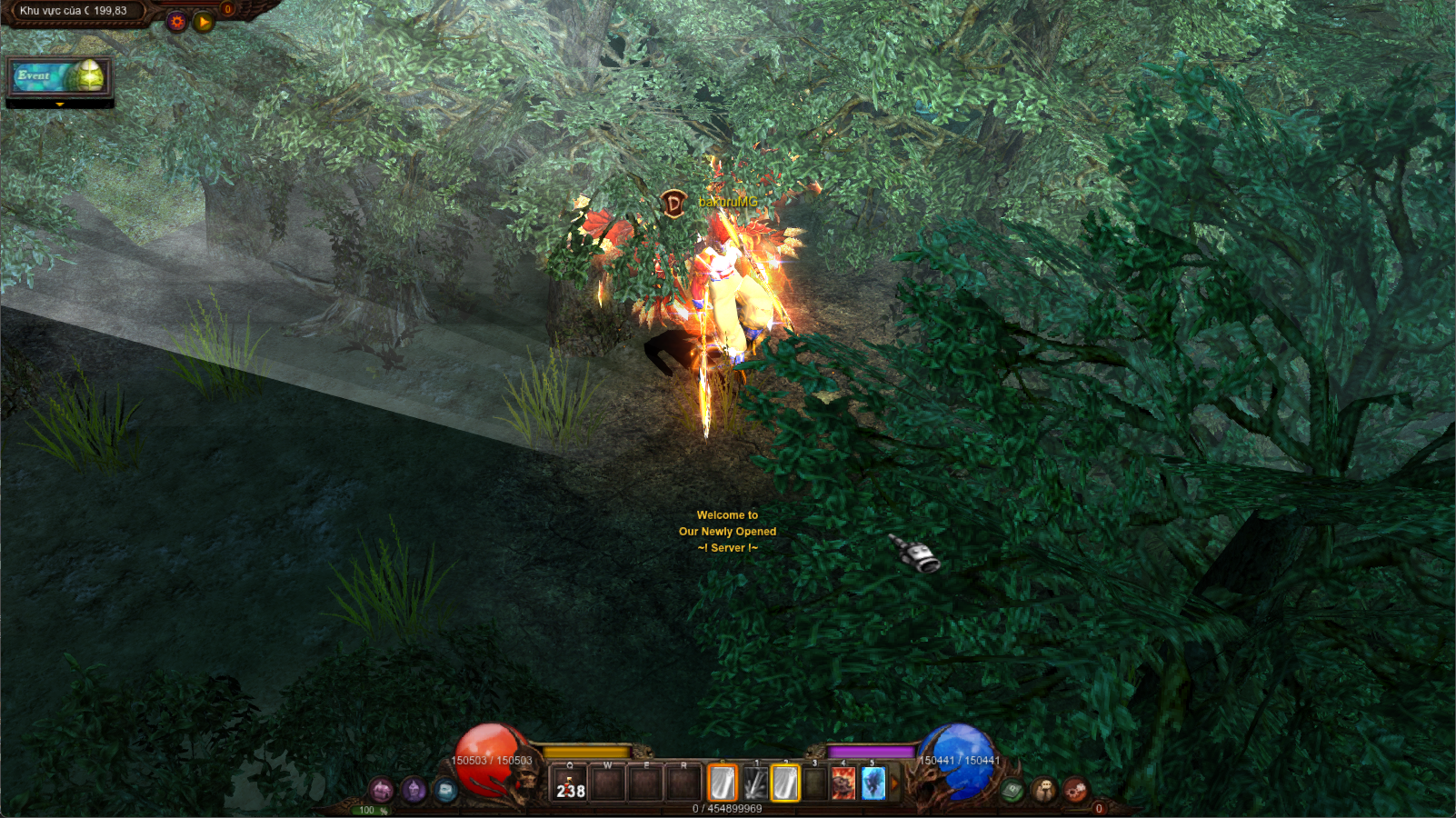Use the red potion in slot Q

click(571, 783)
